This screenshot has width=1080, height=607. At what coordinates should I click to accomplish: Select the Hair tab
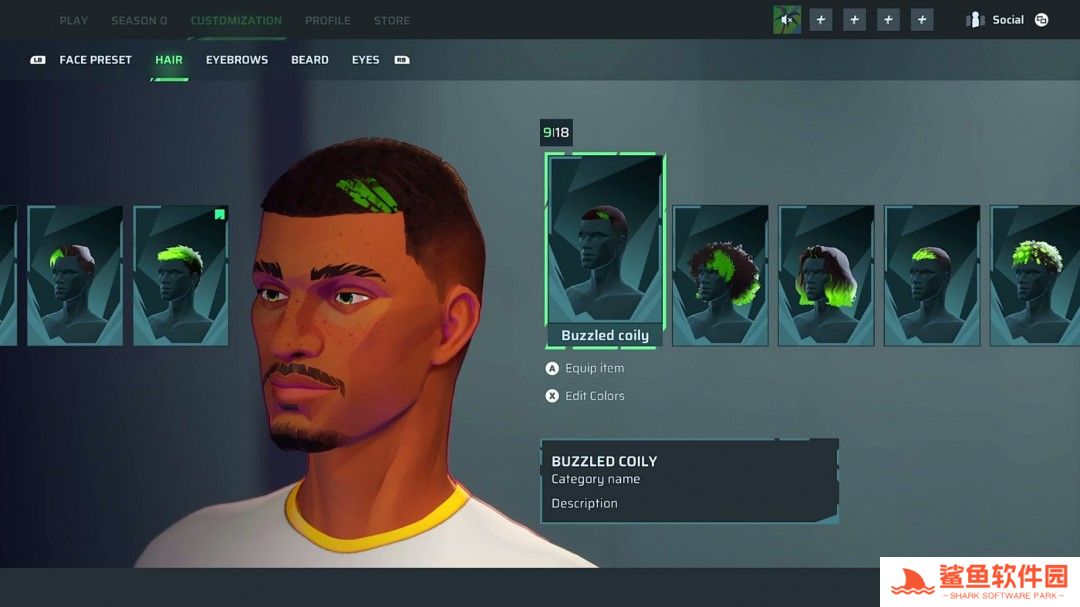(x=169, y=60)
